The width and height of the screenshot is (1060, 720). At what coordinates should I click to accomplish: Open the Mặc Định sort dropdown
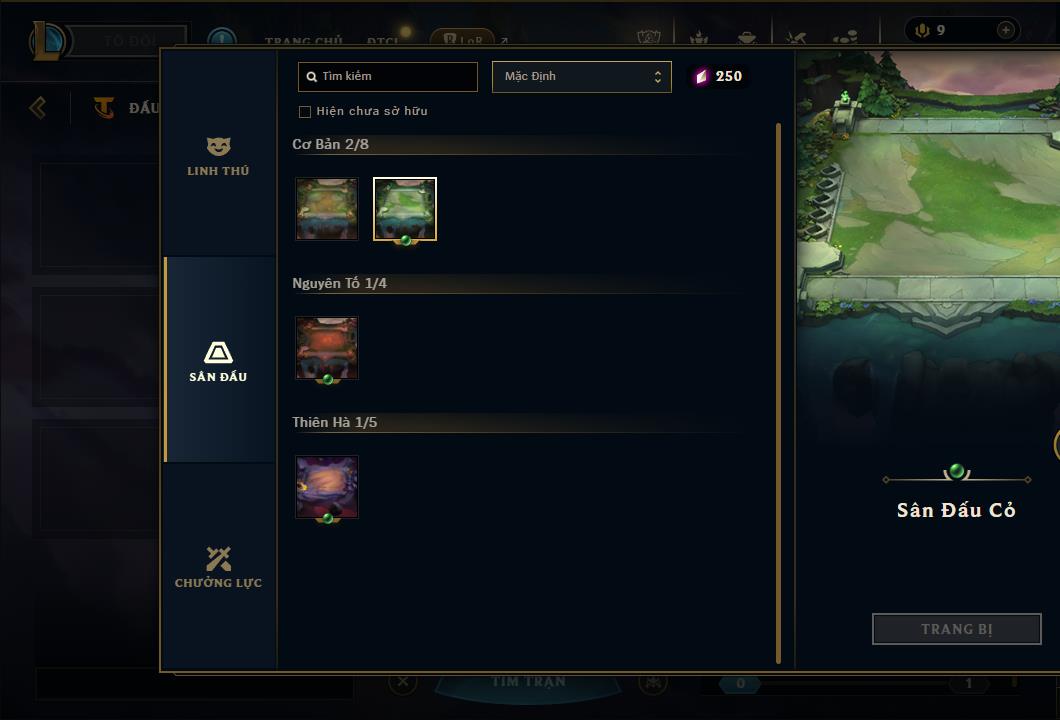pyautogui.click(x=581, y=77)
